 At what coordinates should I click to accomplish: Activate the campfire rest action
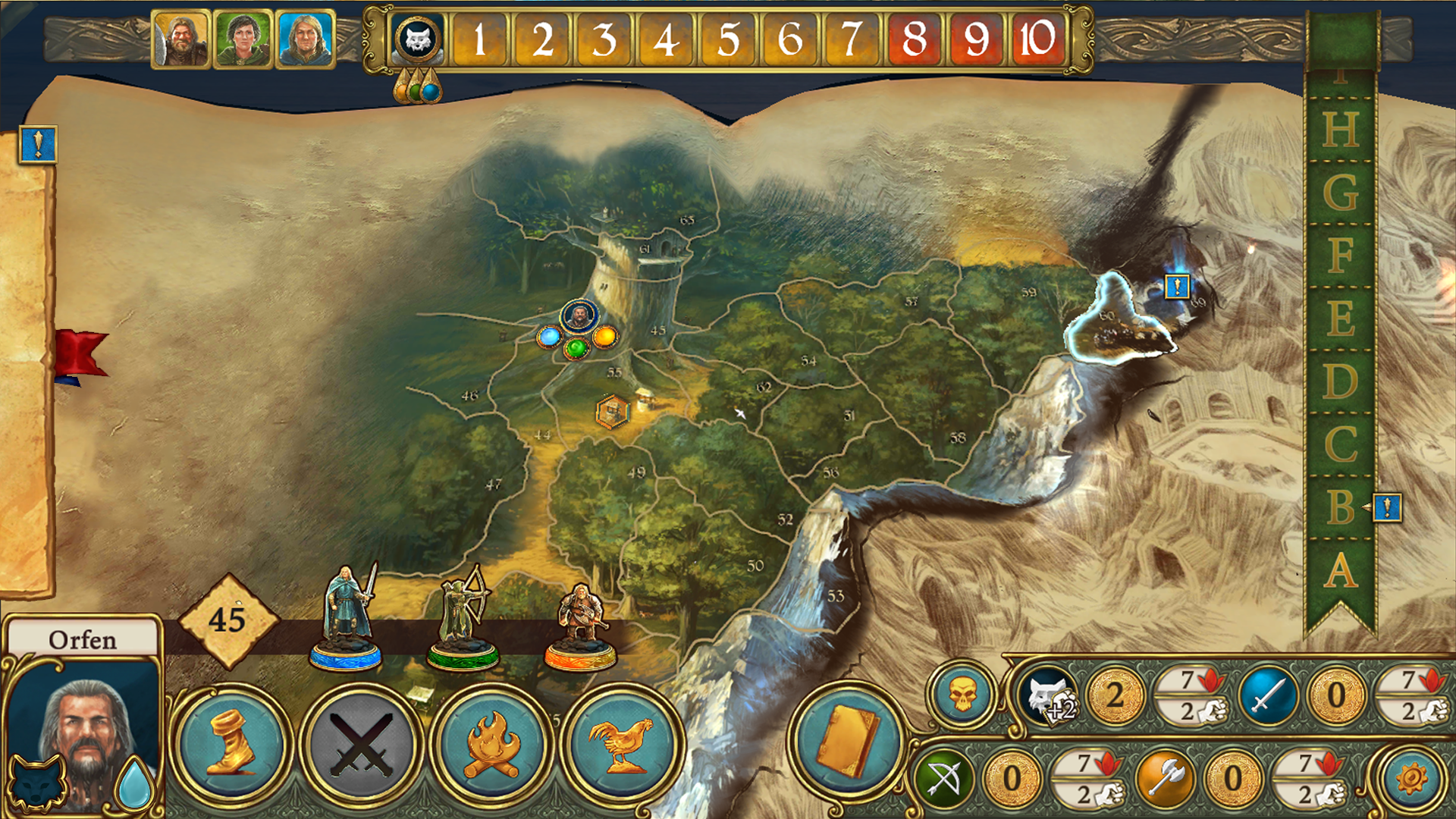click(x=491, y=744)
